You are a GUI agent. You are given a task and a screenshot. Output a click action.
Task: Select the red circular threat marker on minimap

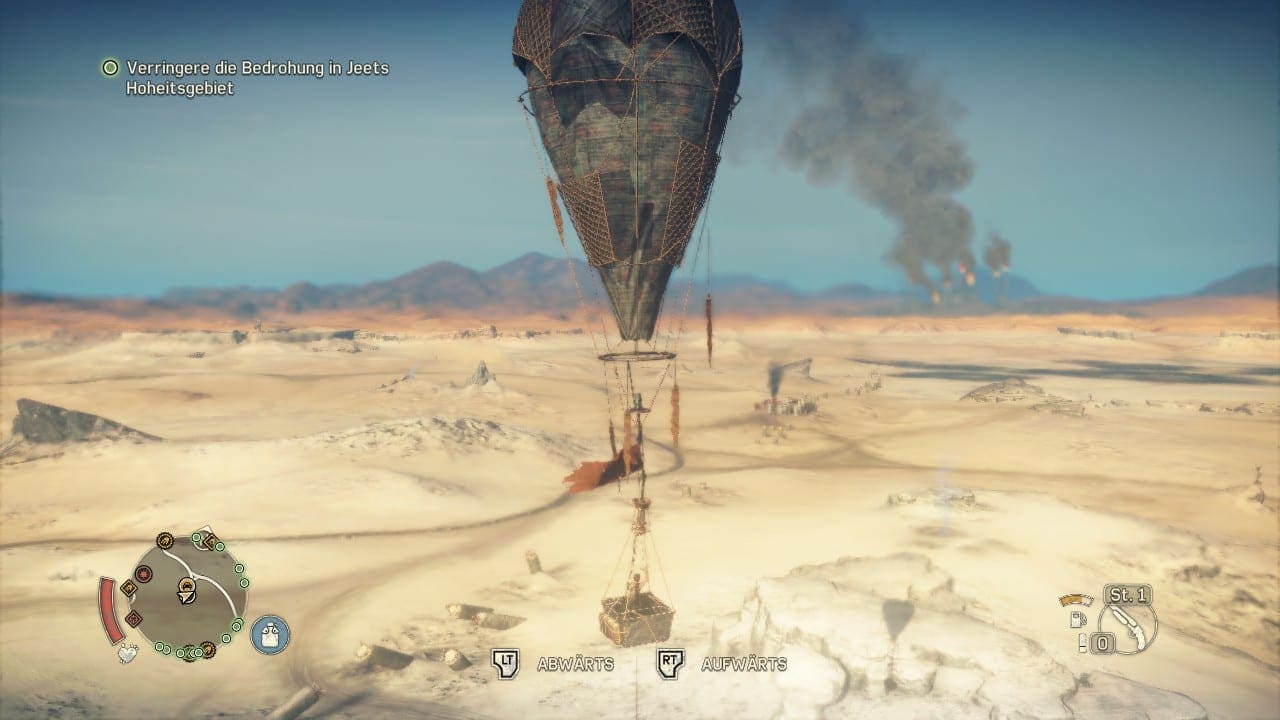143,574
